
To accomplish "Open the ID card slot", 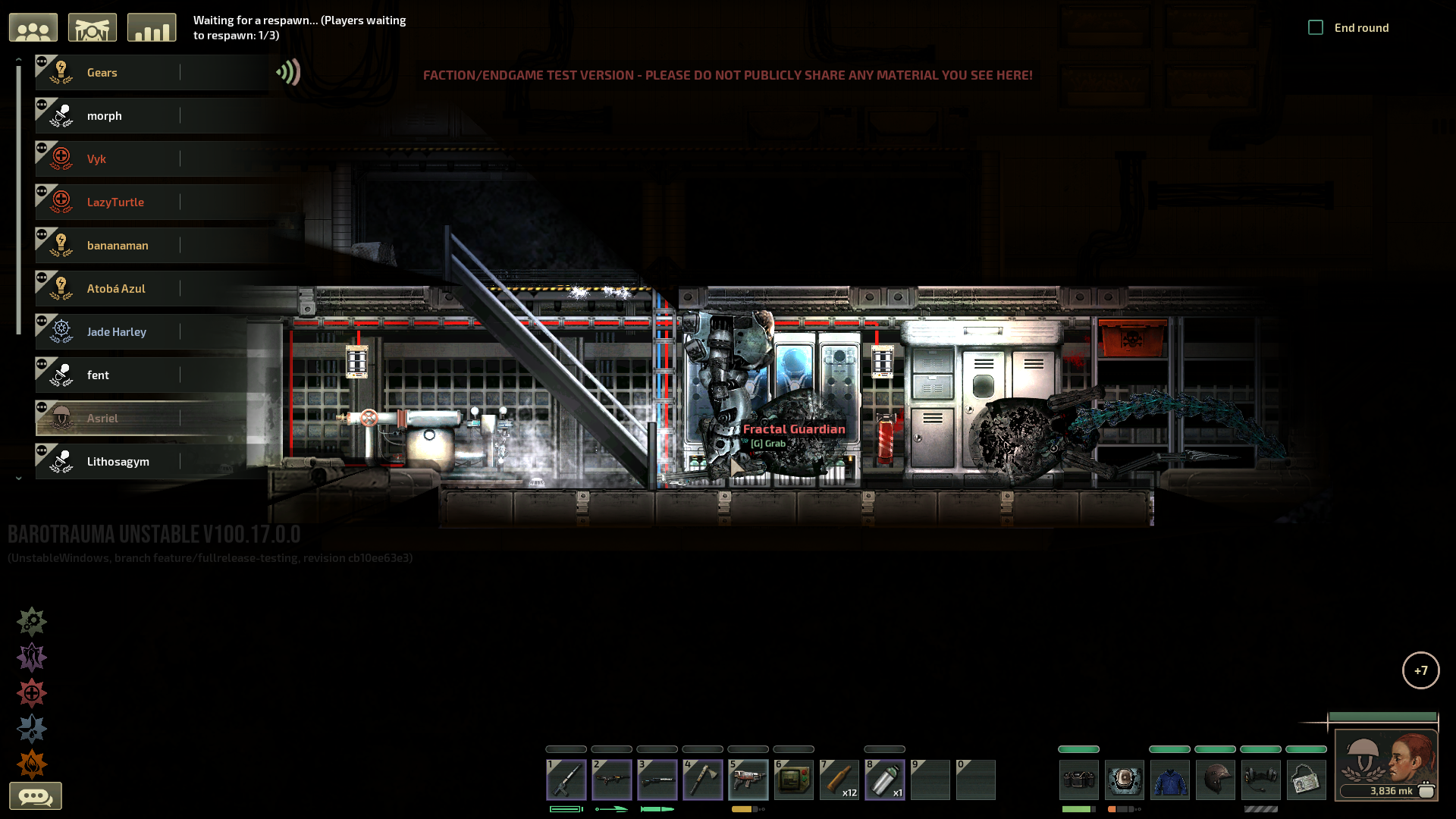I will tap(1307, 780).
